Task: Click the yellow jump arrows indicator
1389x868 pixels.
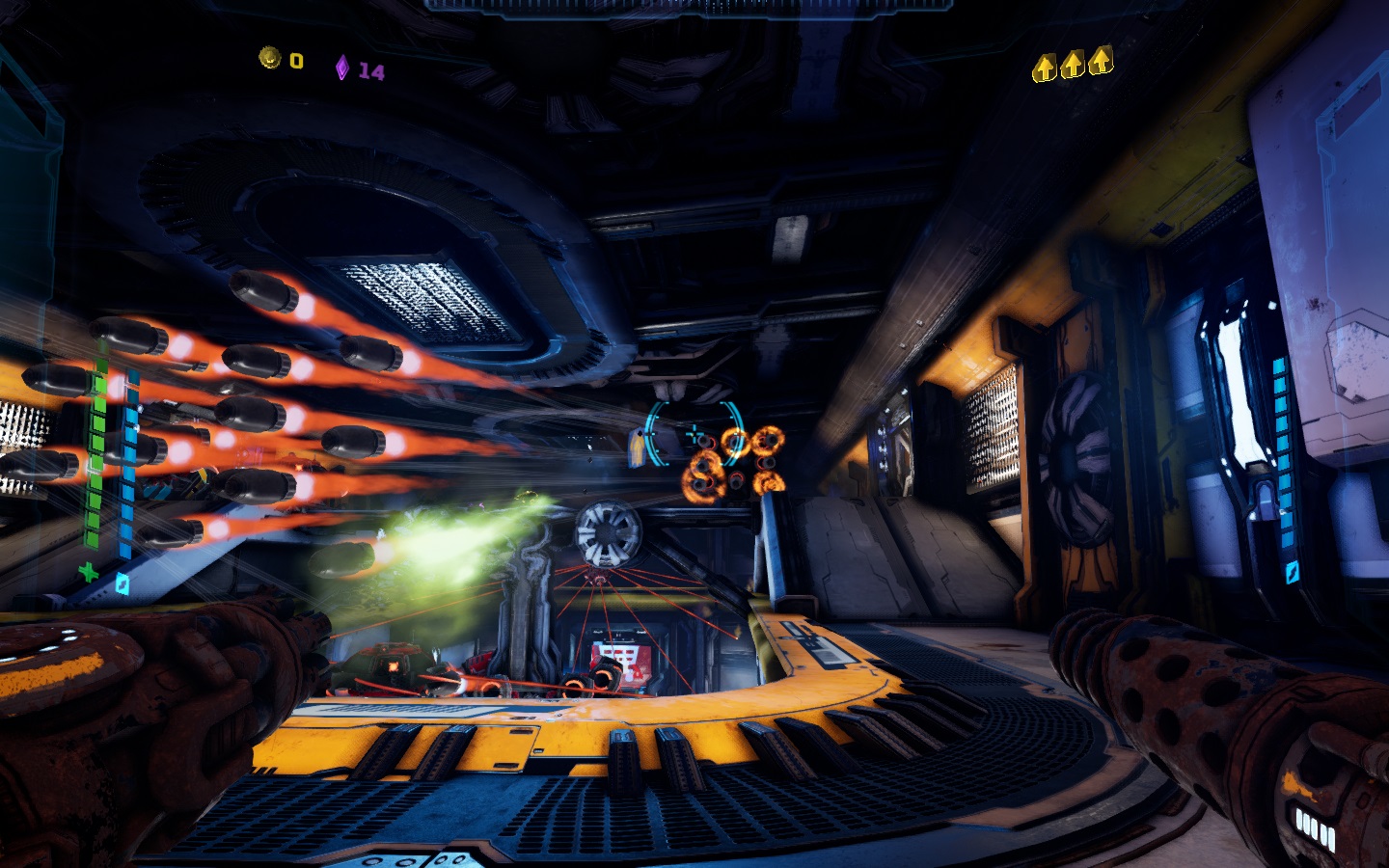Action: [1072, 66]
